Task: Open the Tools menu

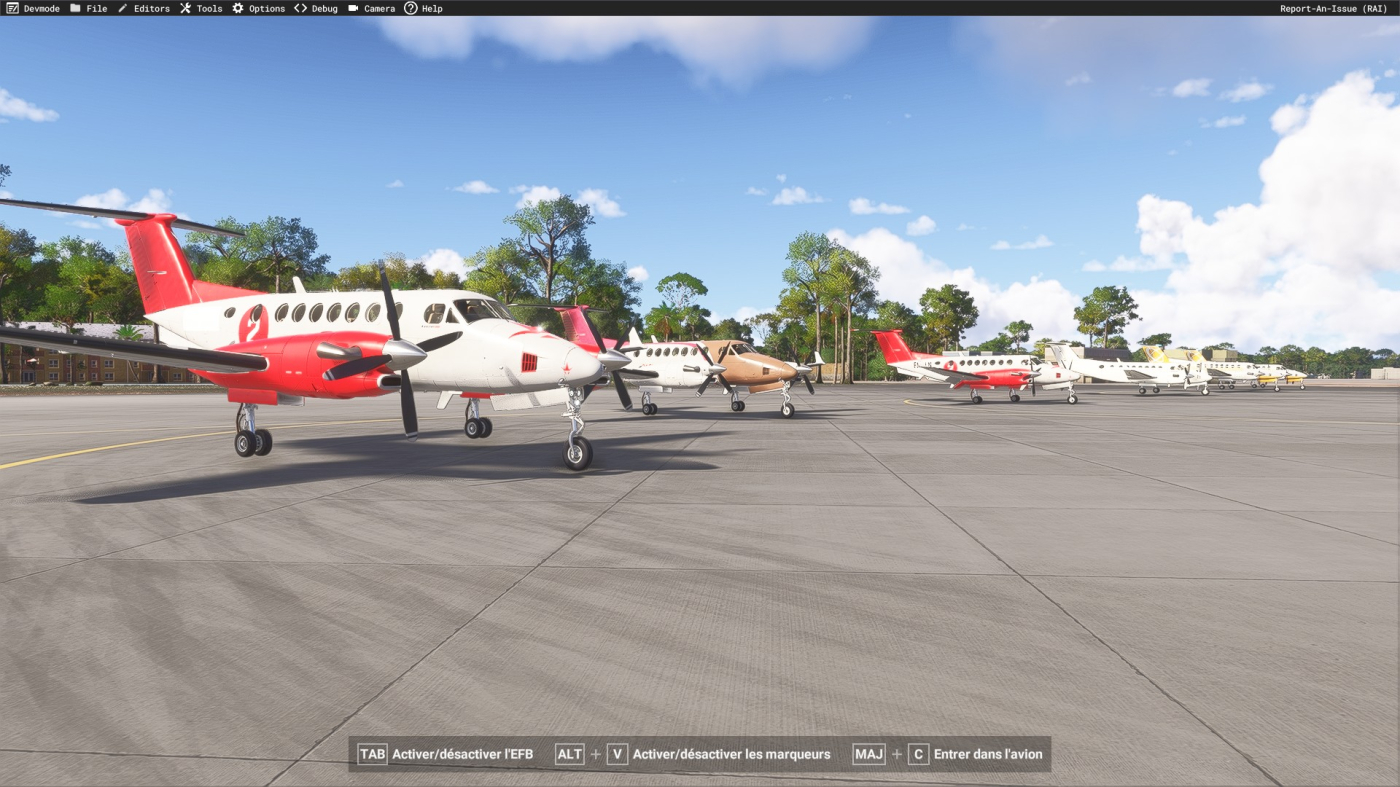Action: coord(201,8)
